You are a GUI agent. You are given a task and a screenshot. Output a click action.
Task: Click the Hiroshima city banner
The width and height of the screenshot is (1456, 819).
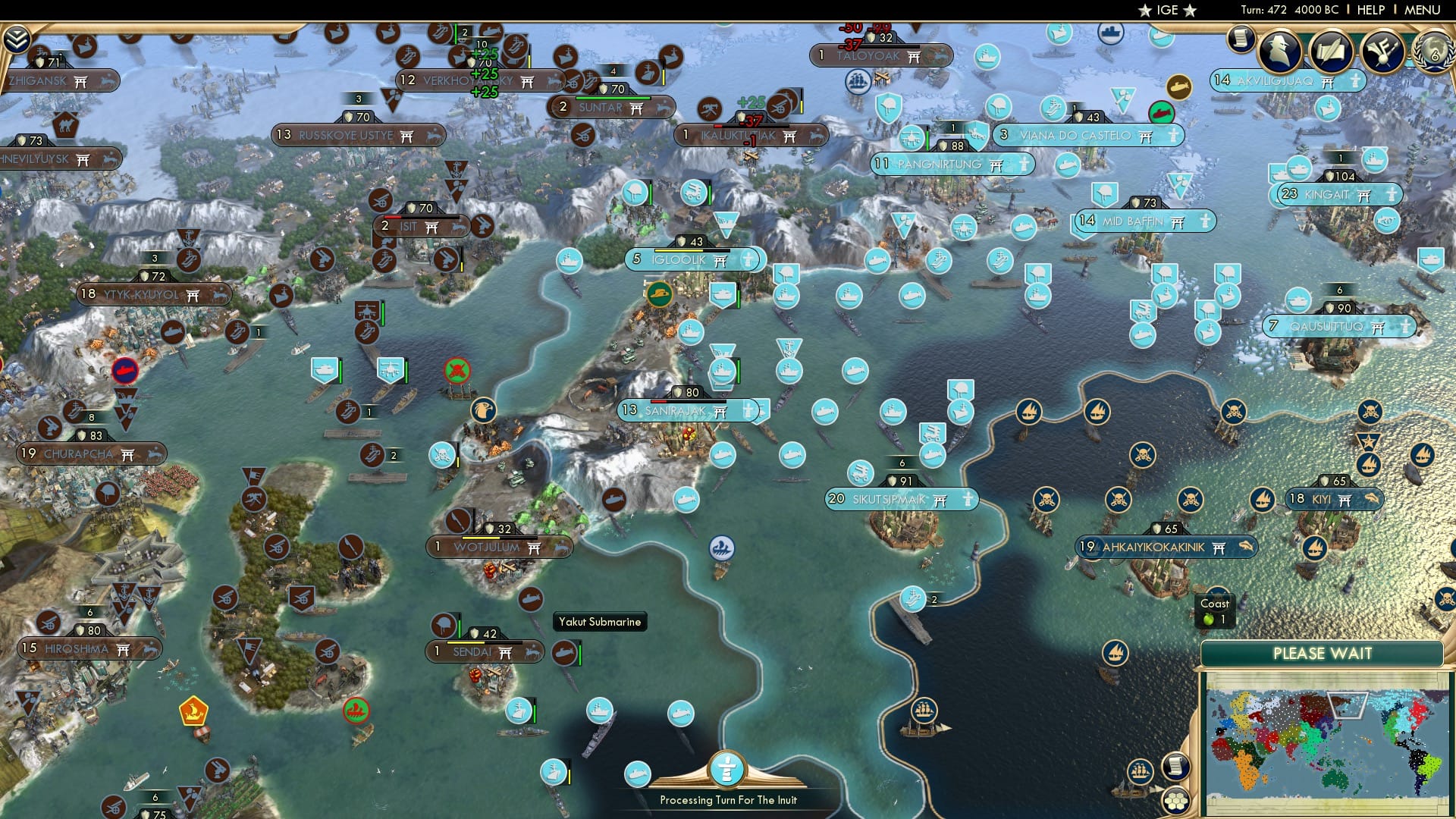(x=88, y=648)
